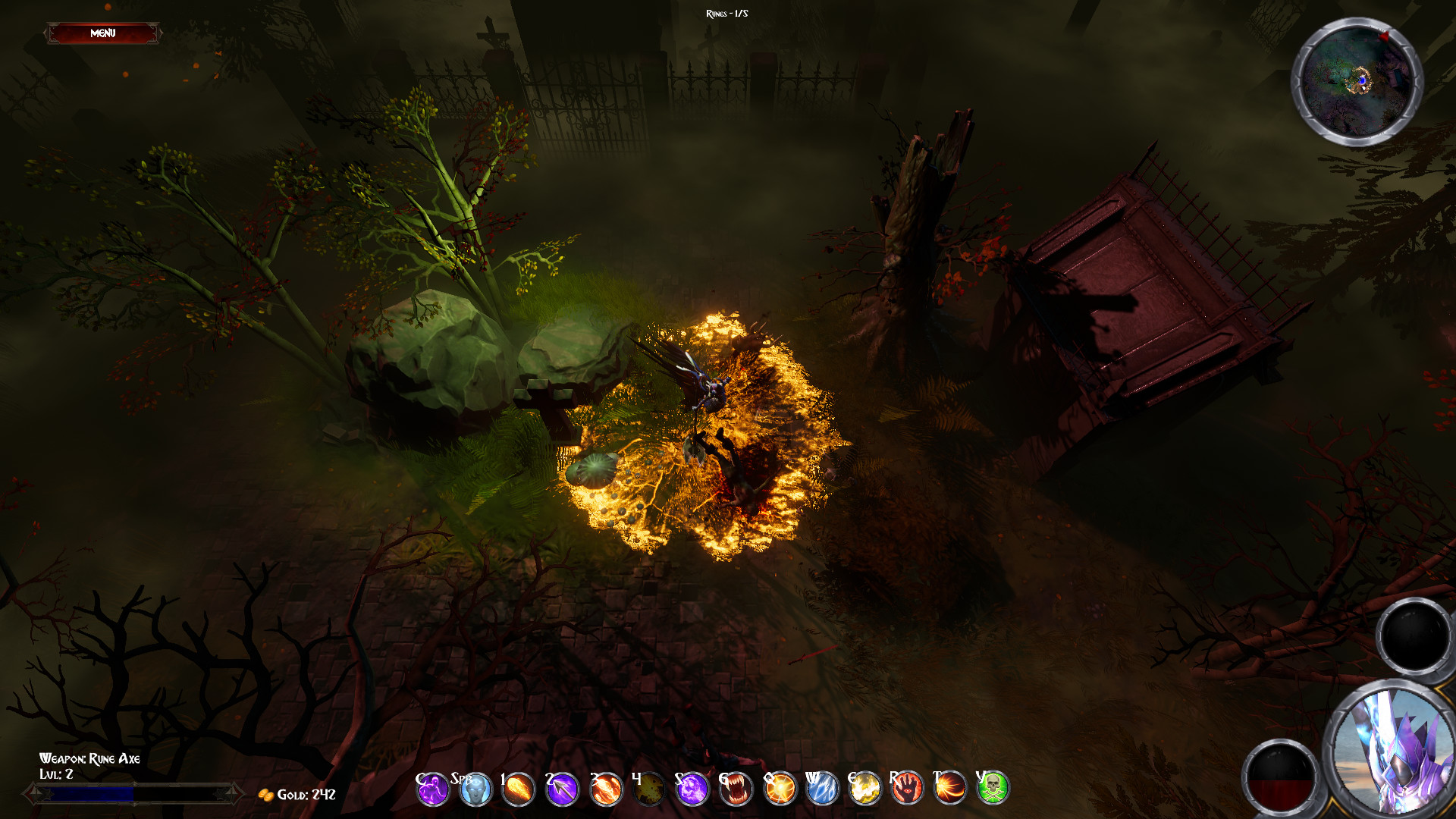Screen dimensions: 1456x819
Task: Use the blue stone face skill
Action: [476, 789]
